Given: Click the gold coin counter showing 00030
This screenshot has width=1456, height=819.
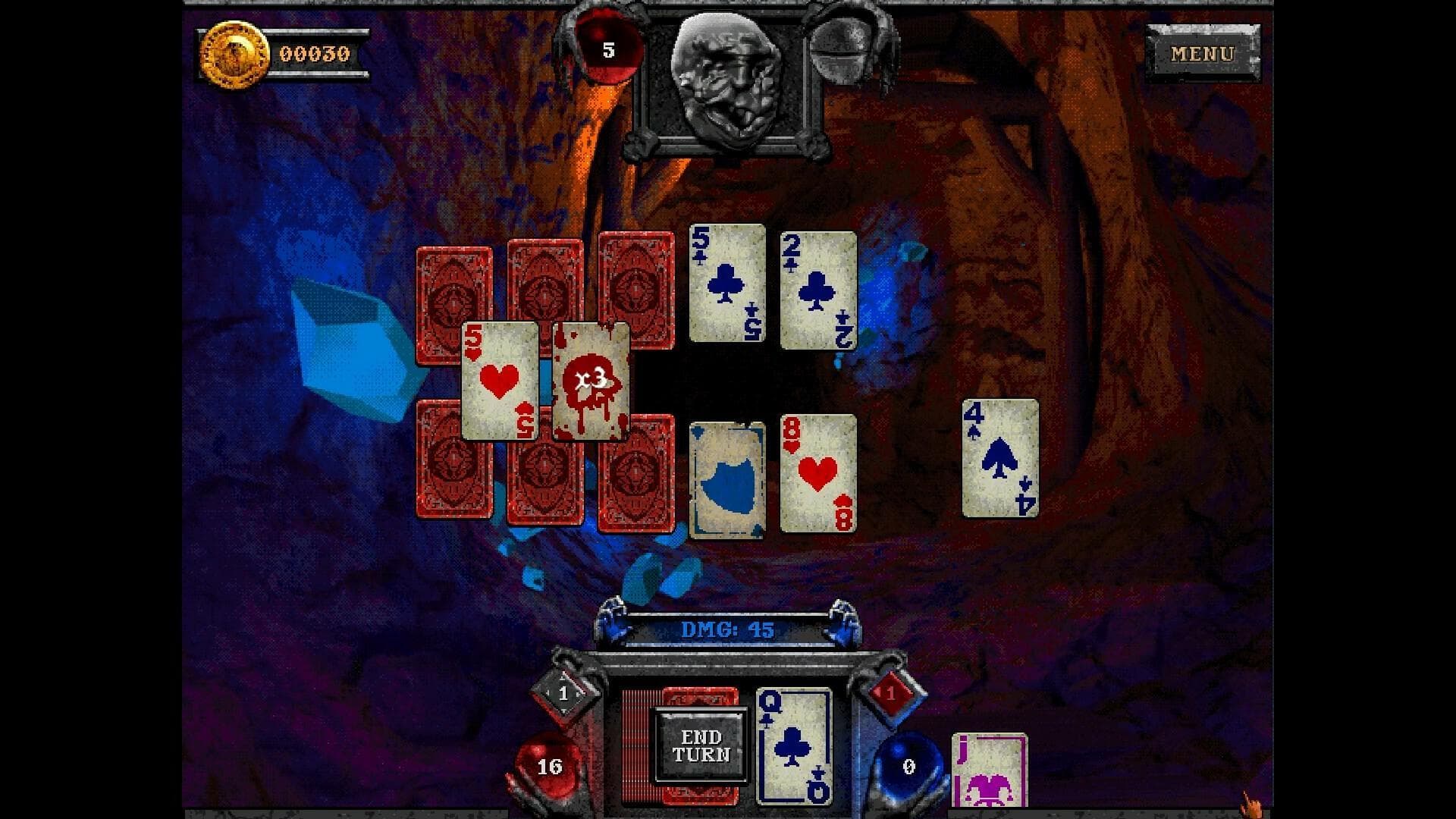Looking at the screenshot, I should [281, 53].
